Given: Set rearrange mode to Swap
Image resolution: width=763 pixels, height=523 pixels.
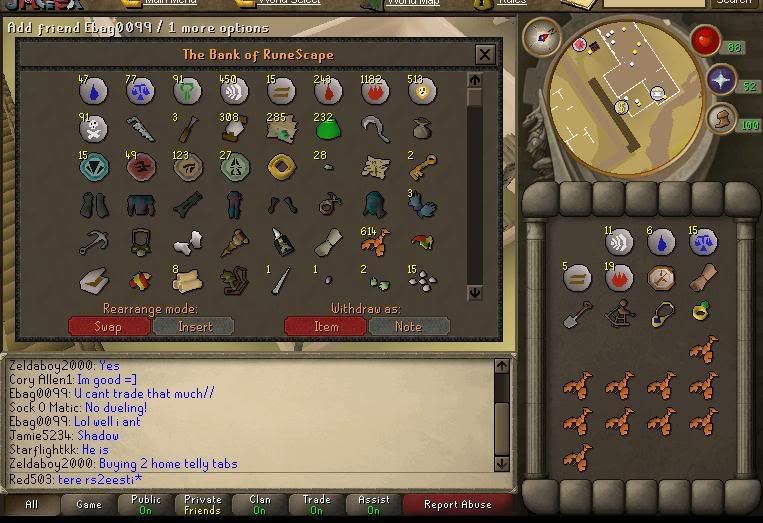Looking at the screenshot, I should point(108,326).
